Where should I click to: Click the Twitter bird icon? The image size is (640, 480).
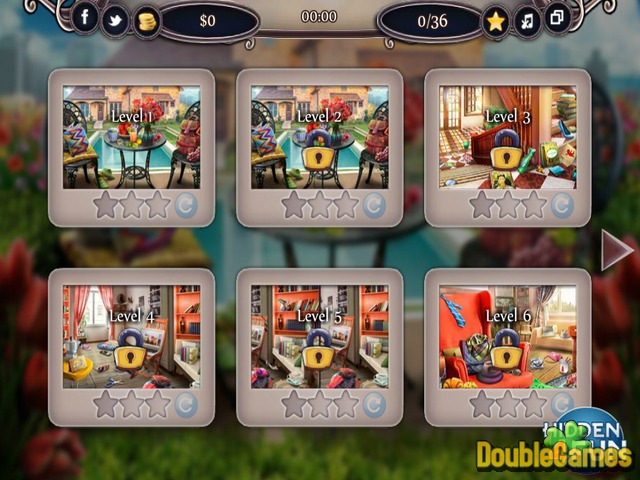tap(116, 20)
